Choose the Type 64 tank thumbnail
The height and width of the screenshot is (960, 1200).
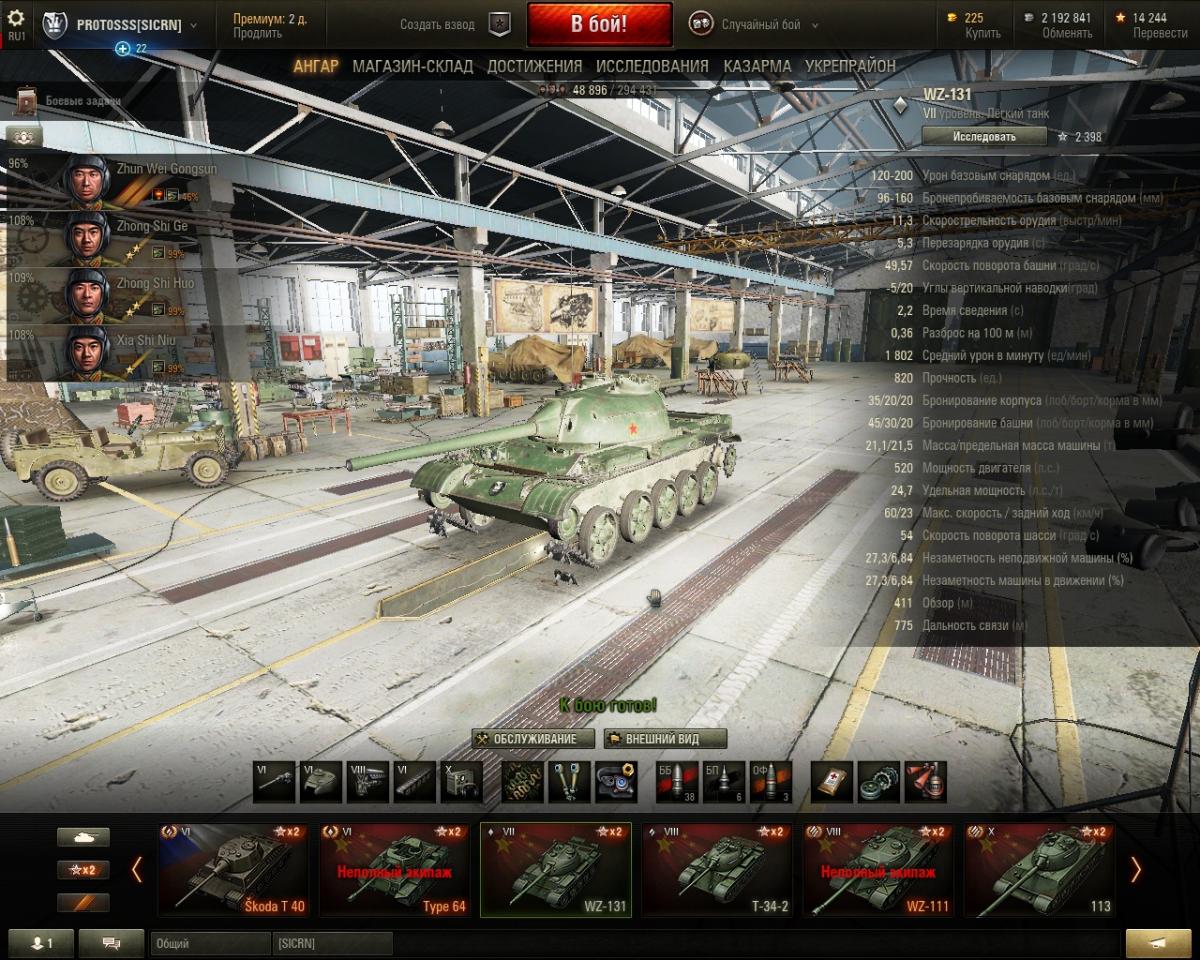396,869
